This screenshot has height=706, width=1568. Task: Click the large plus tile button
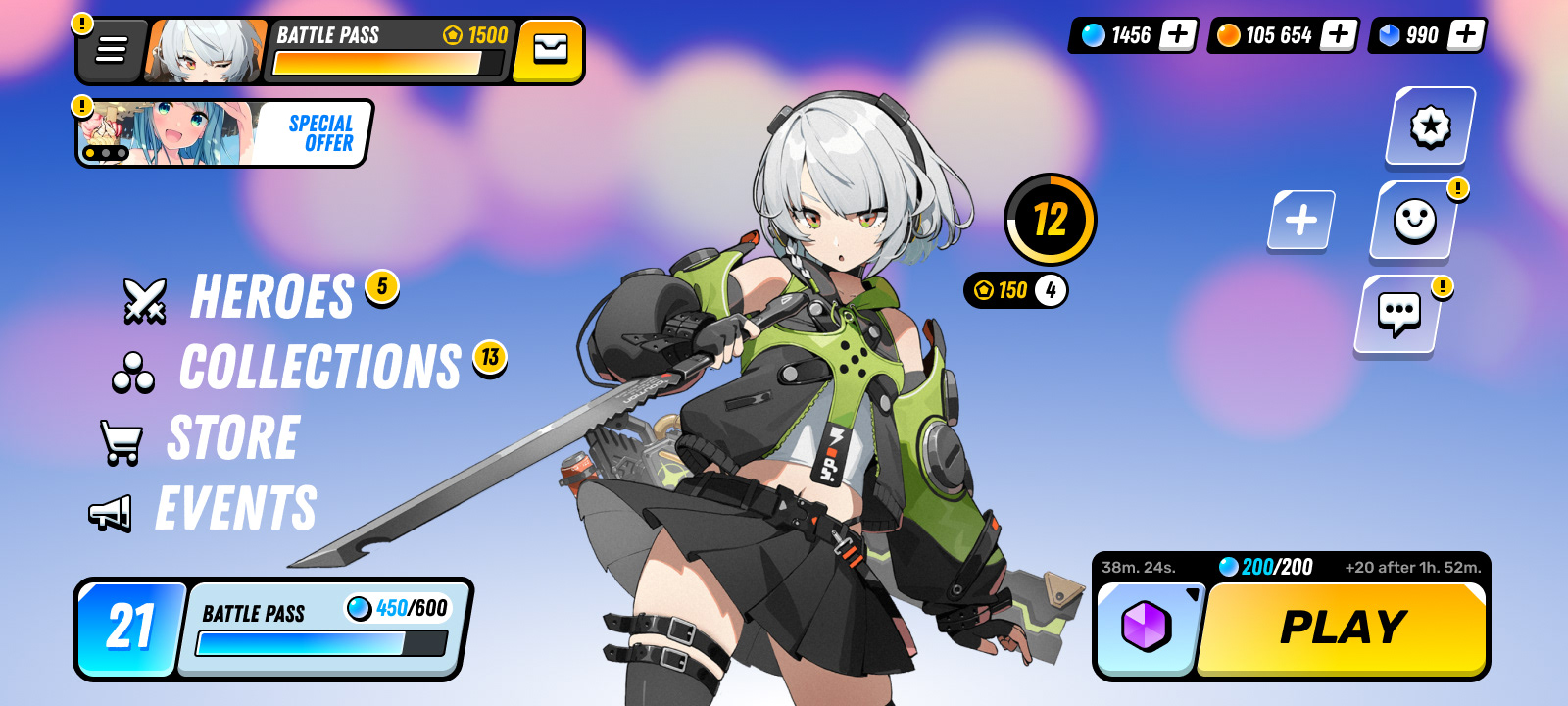pyautogui.click(x=1301, y=220)
